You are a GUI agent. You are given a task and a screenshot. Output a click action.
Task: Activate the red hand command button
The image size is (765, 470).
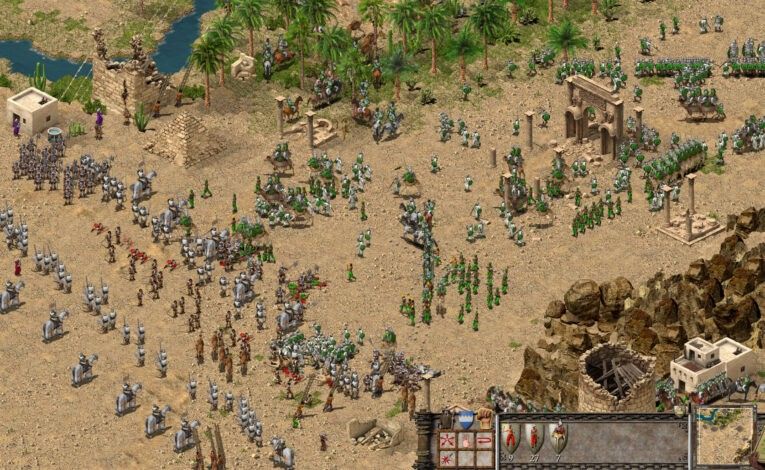click(466, 440)
